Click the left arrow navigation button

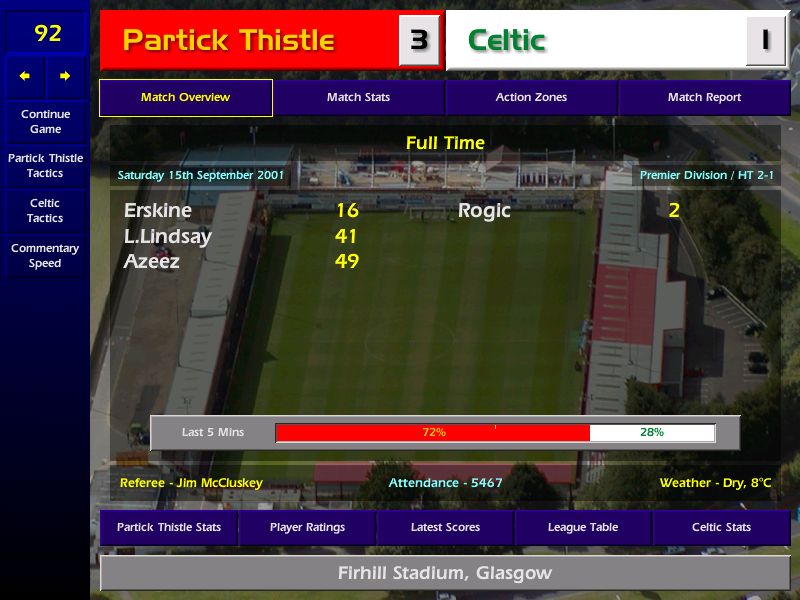point(25,76)
